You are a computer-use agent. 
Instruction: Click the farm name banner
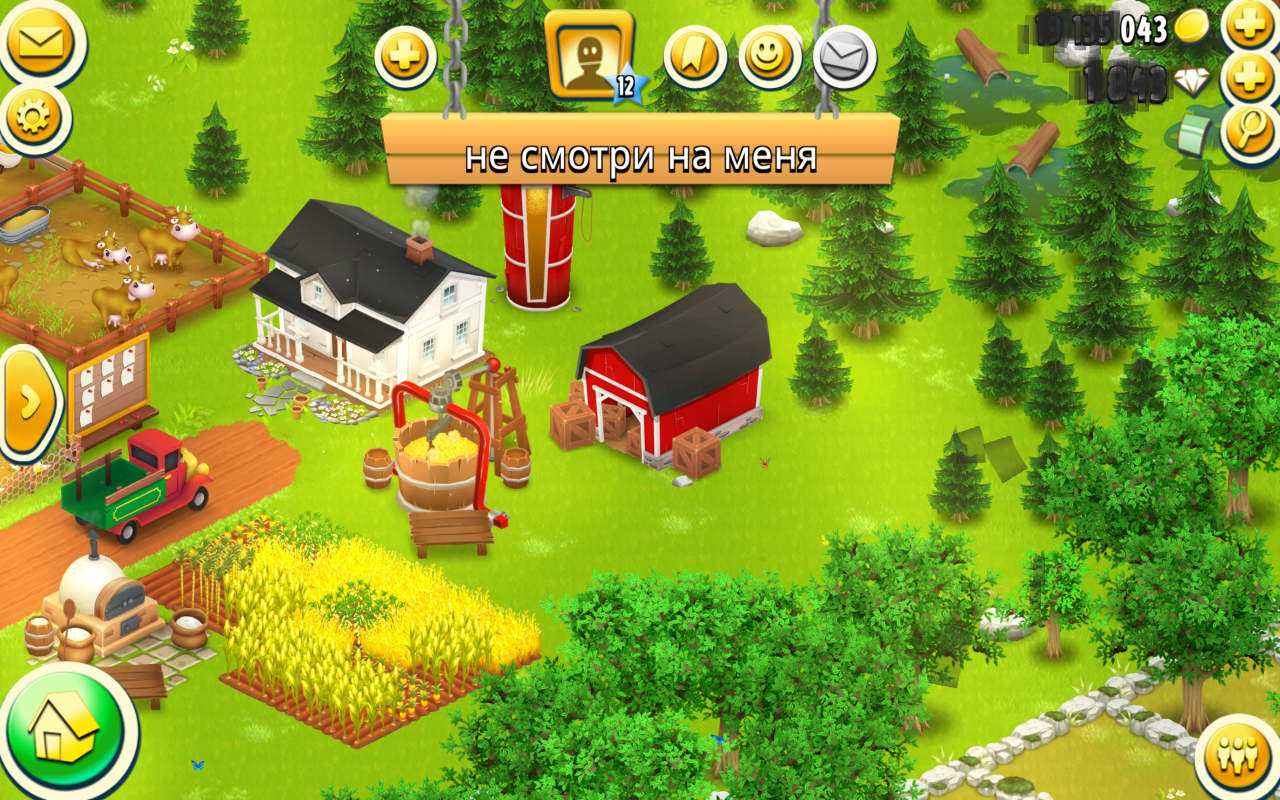tap(640, 156)
